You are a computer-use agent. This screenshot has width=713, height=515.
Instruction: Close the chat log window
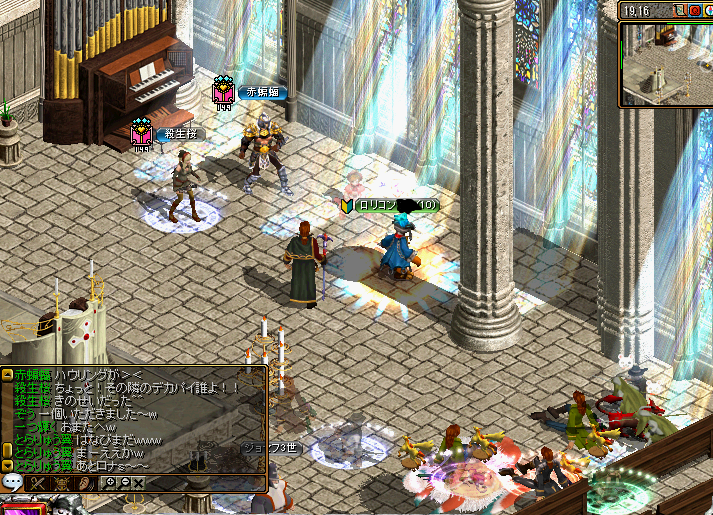tap(139, 483)
